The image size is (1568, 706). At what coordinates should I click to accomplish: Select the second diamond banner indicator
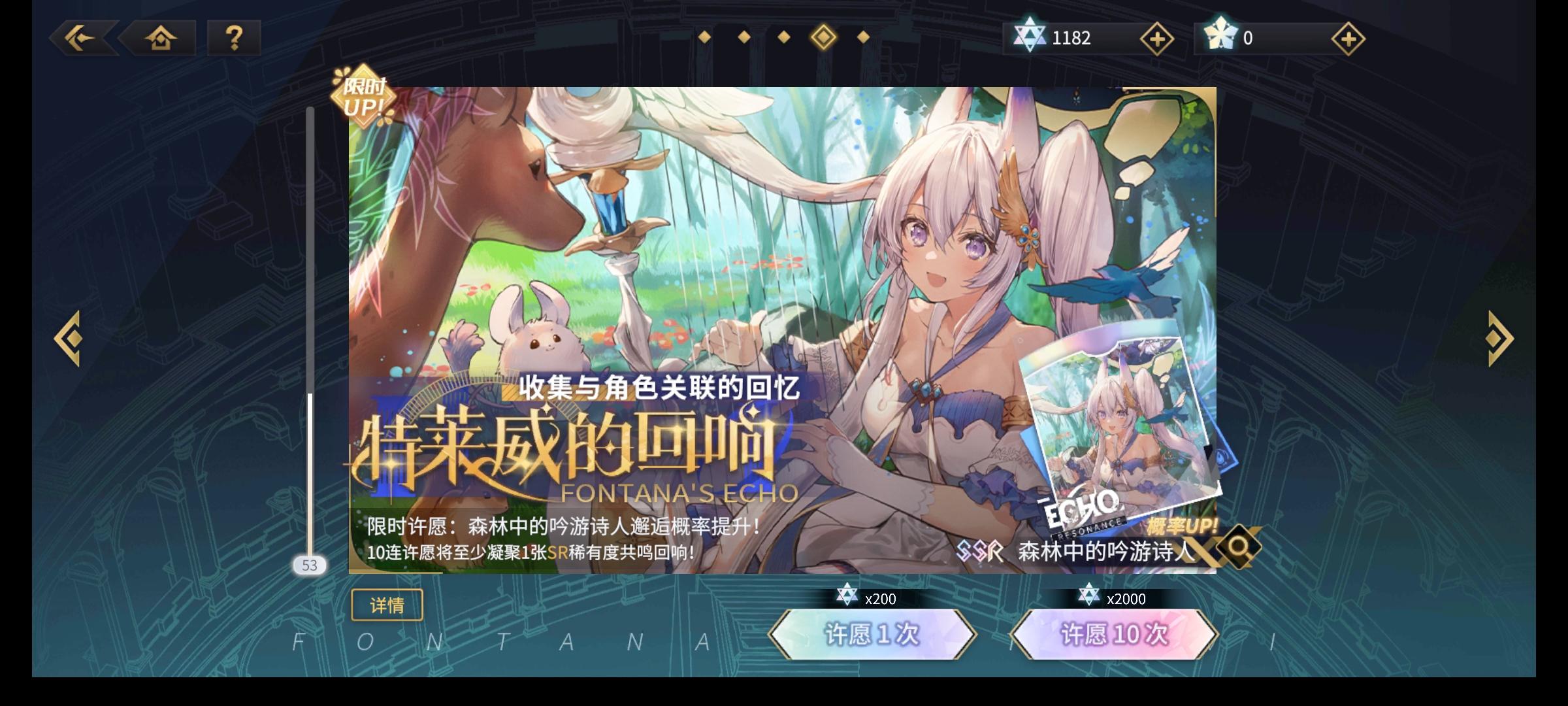(x=743, y=38)
